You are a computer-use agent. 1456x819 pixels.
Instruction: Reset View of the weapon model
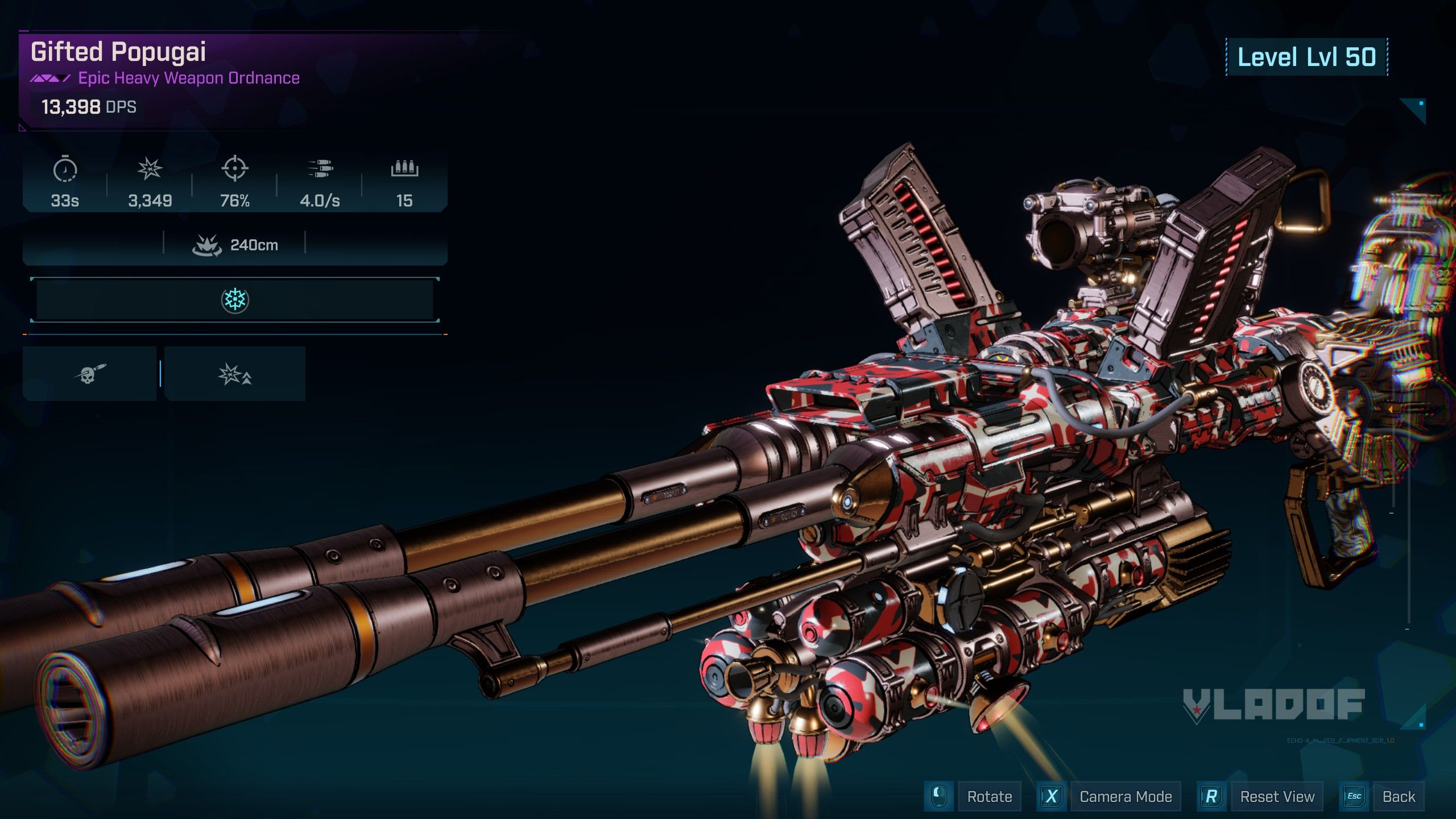tap(1277, 796)
